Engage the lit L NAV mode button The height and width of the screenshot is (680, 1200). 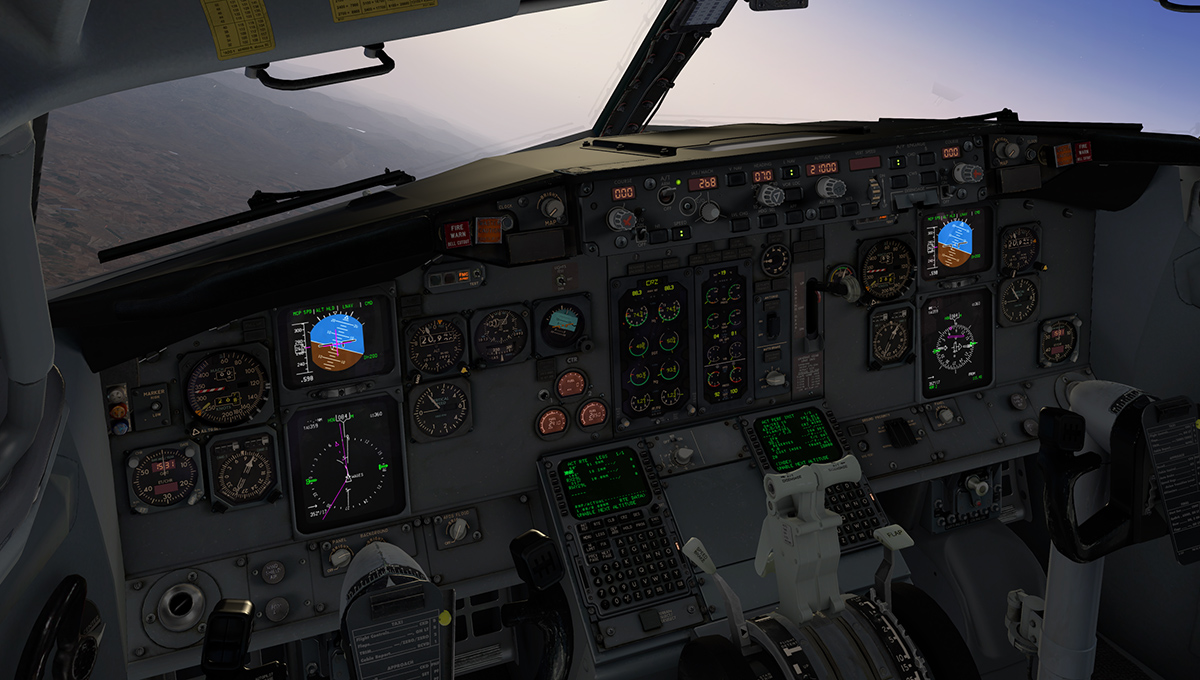[791, 172]
